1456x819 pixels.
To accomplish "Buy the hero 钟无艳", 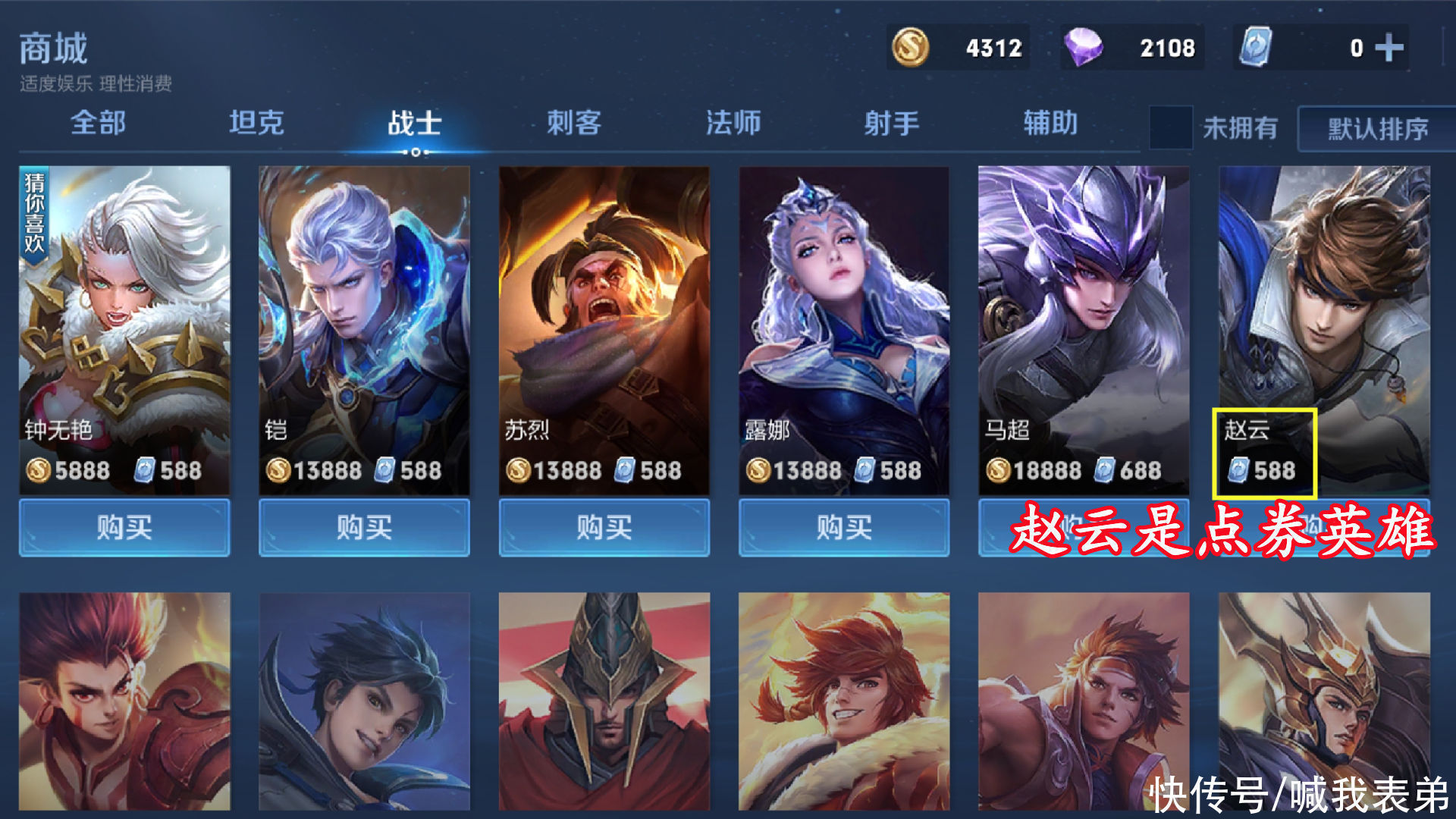I will (124, 527).
